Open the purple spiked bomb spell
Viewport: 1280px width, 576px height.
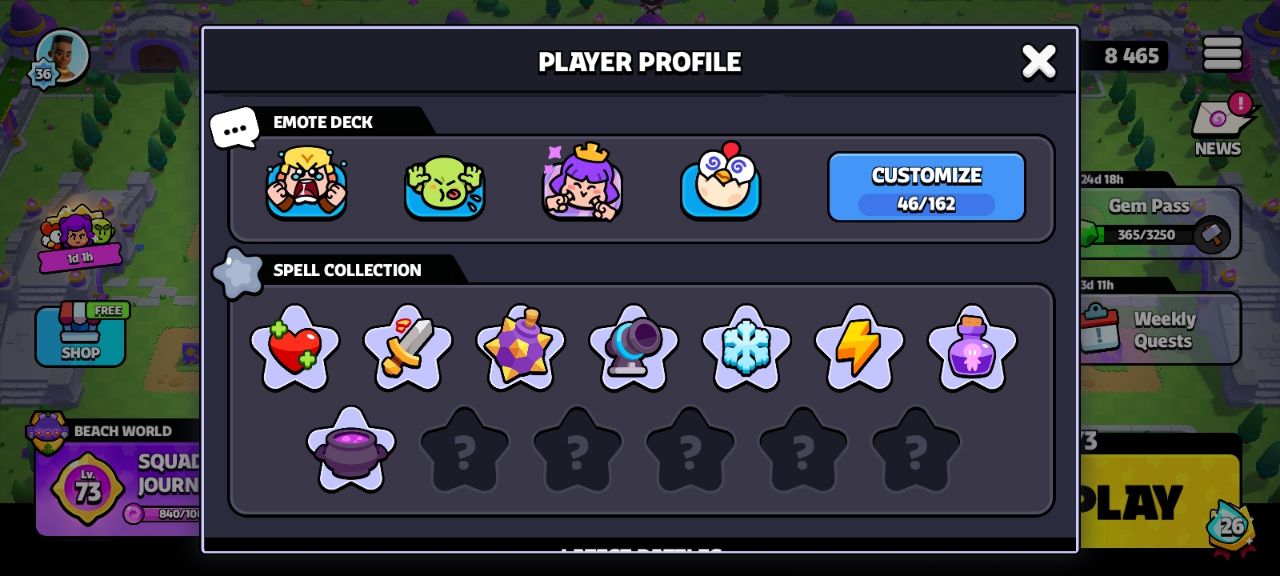[520, 348]
